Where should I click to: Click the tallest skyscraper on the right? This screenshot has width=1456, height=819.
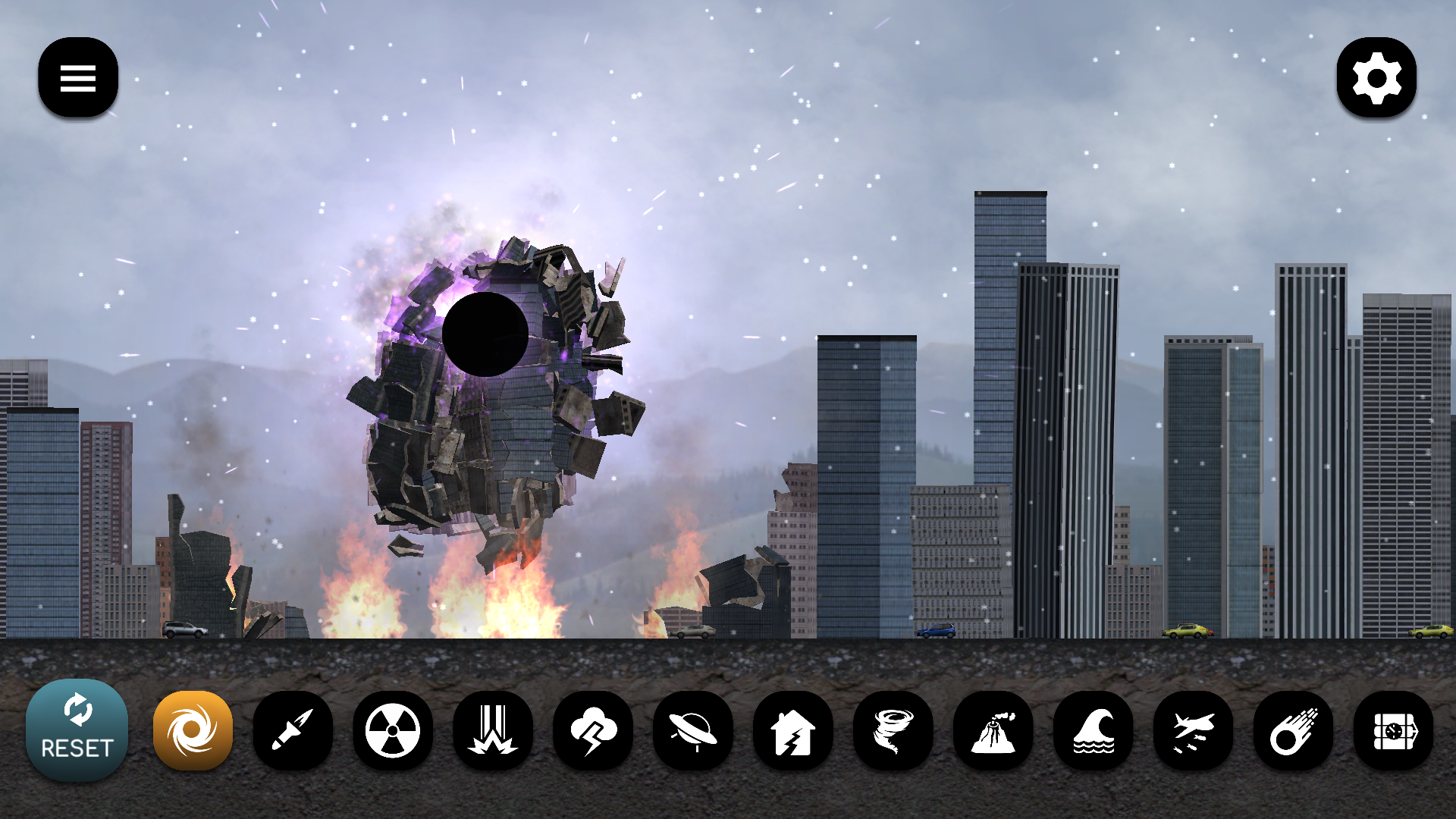[1009, 379]
